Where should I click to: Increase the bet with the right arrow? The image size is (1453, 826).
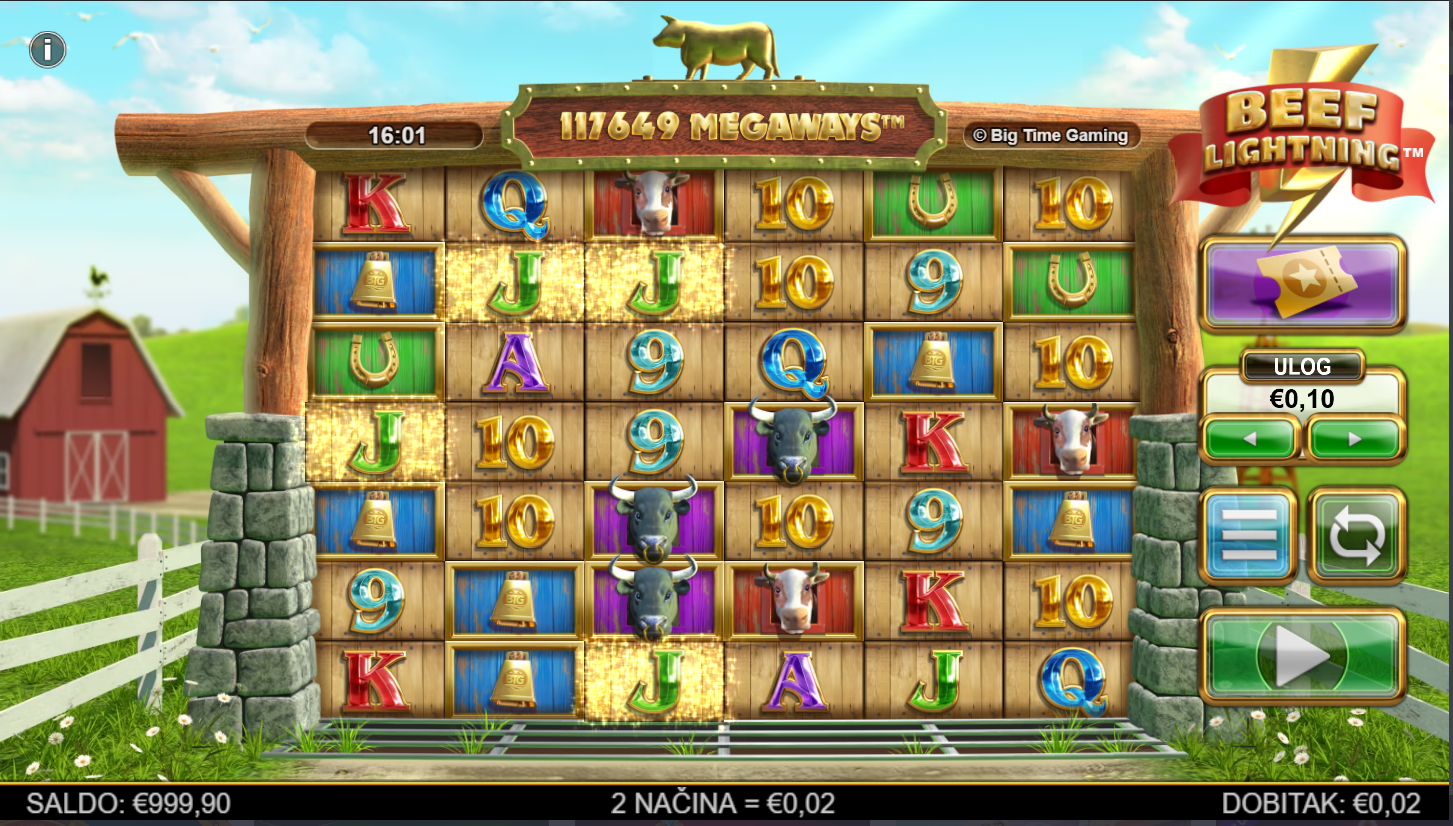point(1355,438)
